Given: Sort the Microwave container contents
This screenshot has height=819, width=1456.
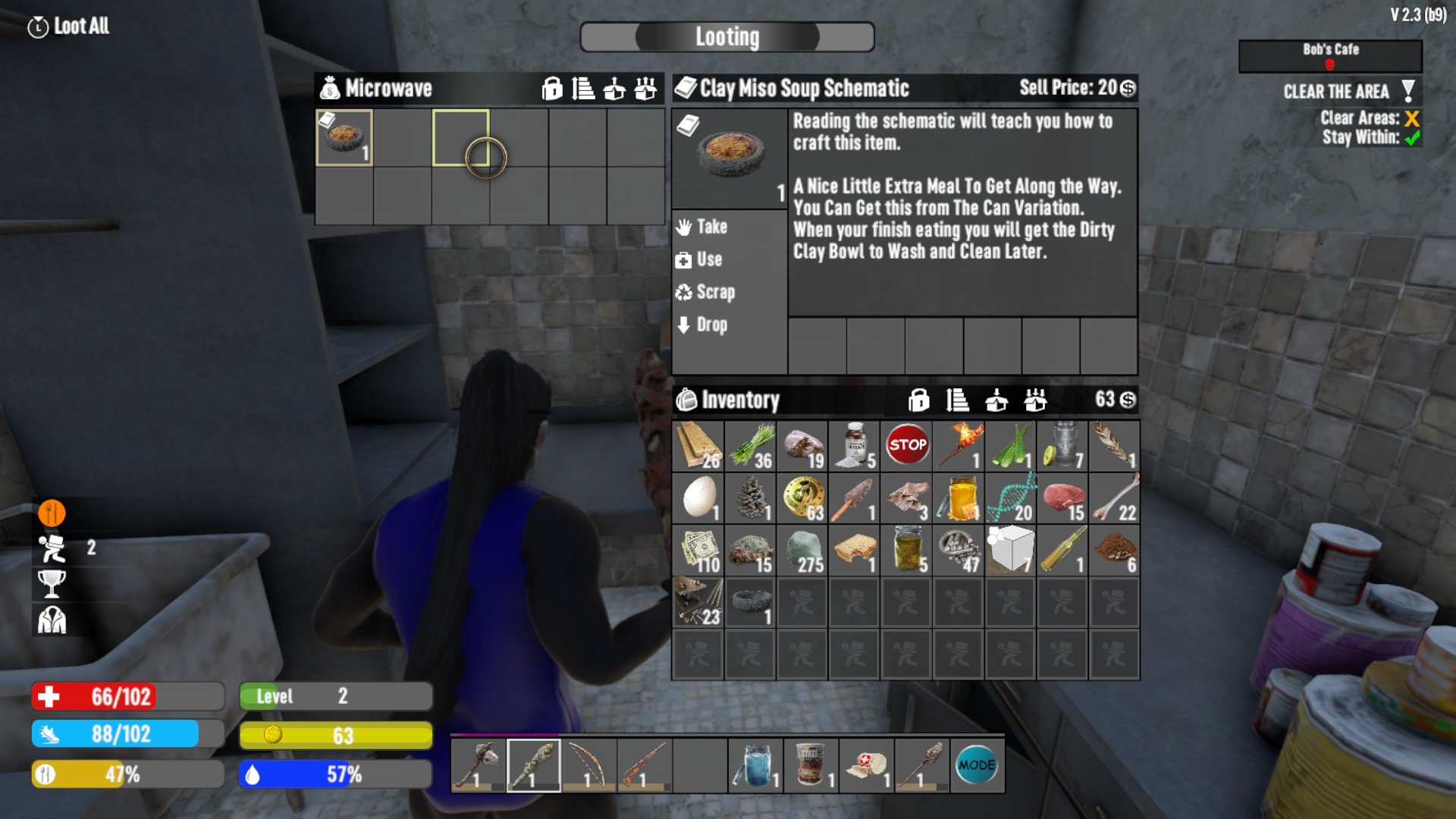Looking at the screenshot, I should click(583, 89).
